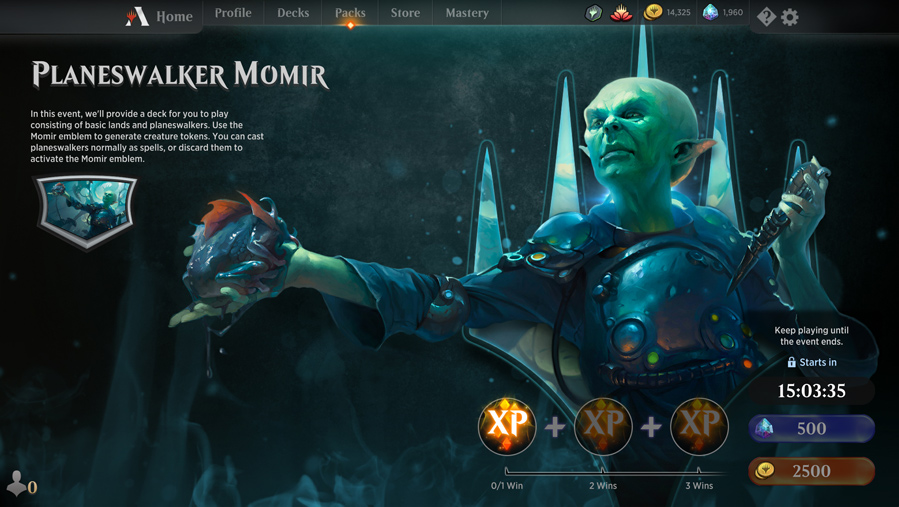Open the Mastery tab
The height and width of the screenshot is (507, 899).
[467, 13]
